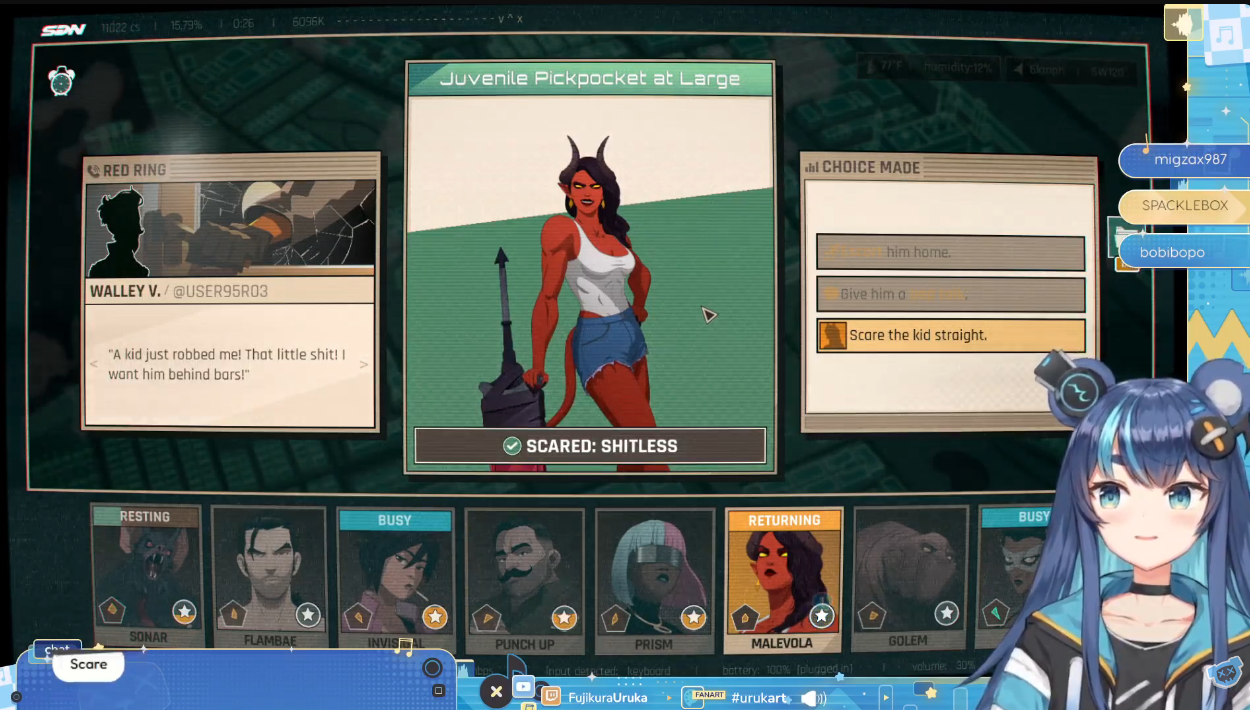Go back with the caller dialogue left arrow
Image resolution: width=1250 pixels, height=710 pixels.
(x=94, y=365)
